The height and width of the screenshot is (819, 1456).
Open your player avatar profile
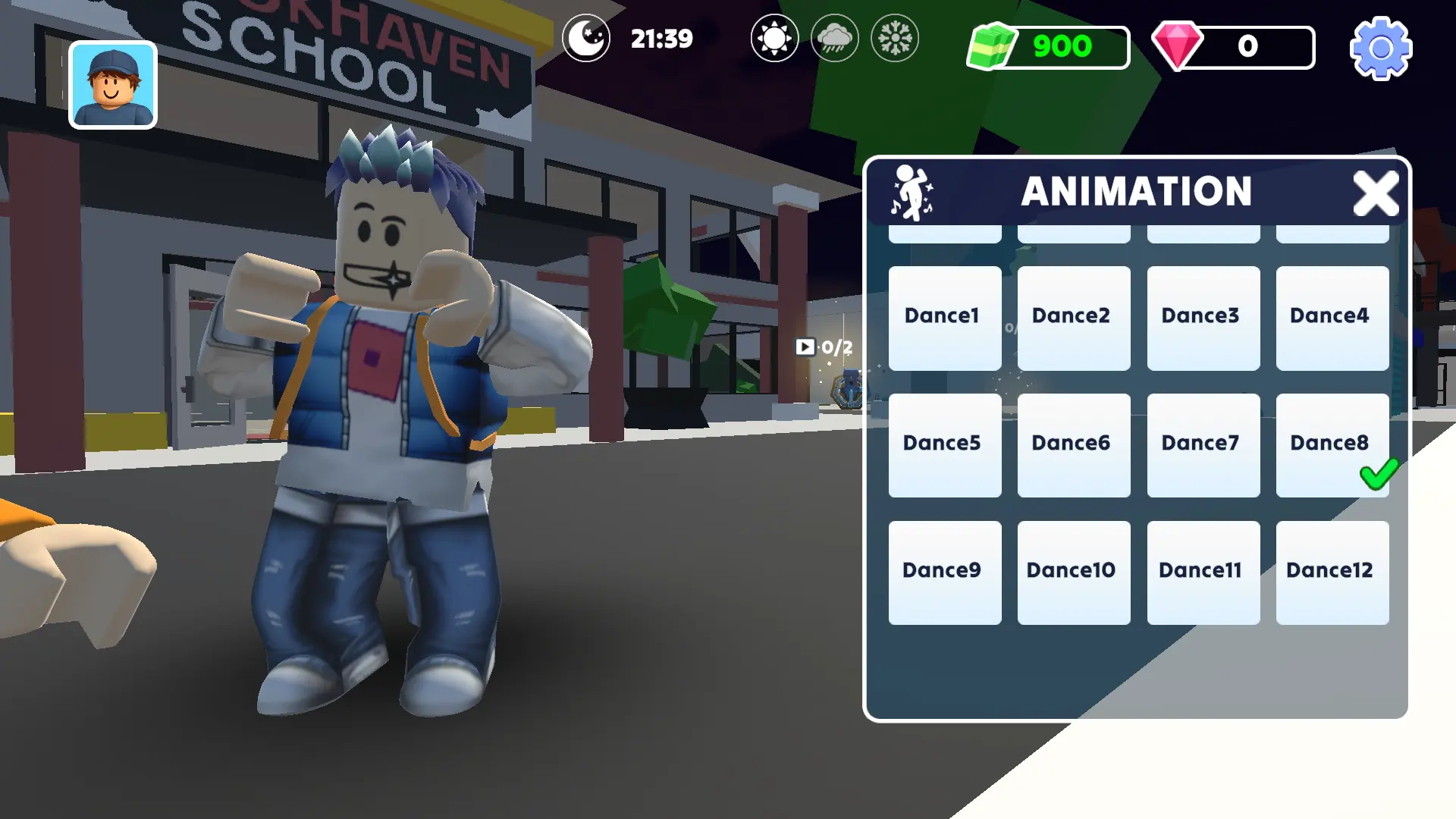pos(112,83)
